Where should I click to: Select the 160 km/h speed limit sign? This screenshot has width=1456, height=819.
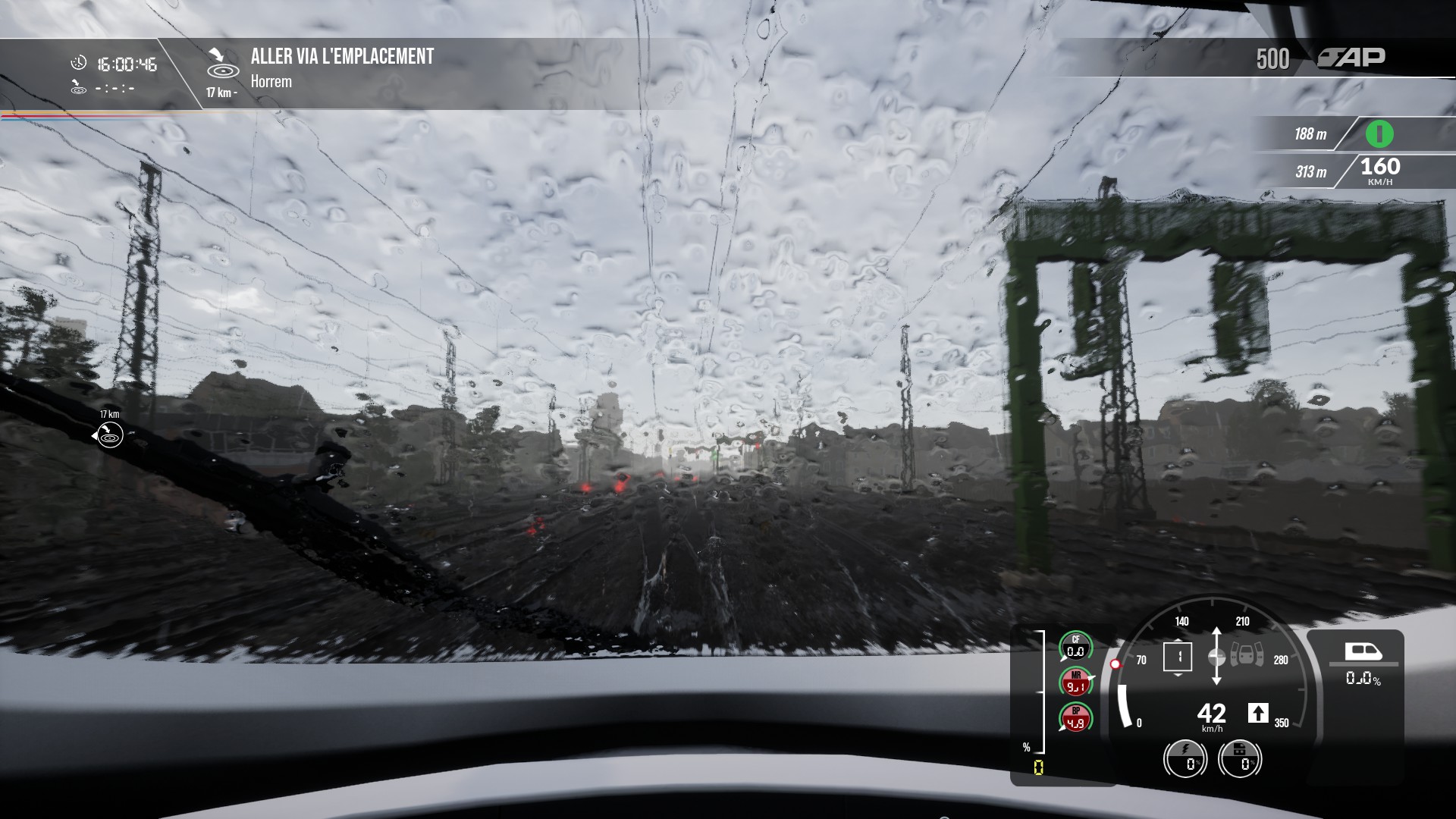pyautogui.click(x=1379, y=171)
